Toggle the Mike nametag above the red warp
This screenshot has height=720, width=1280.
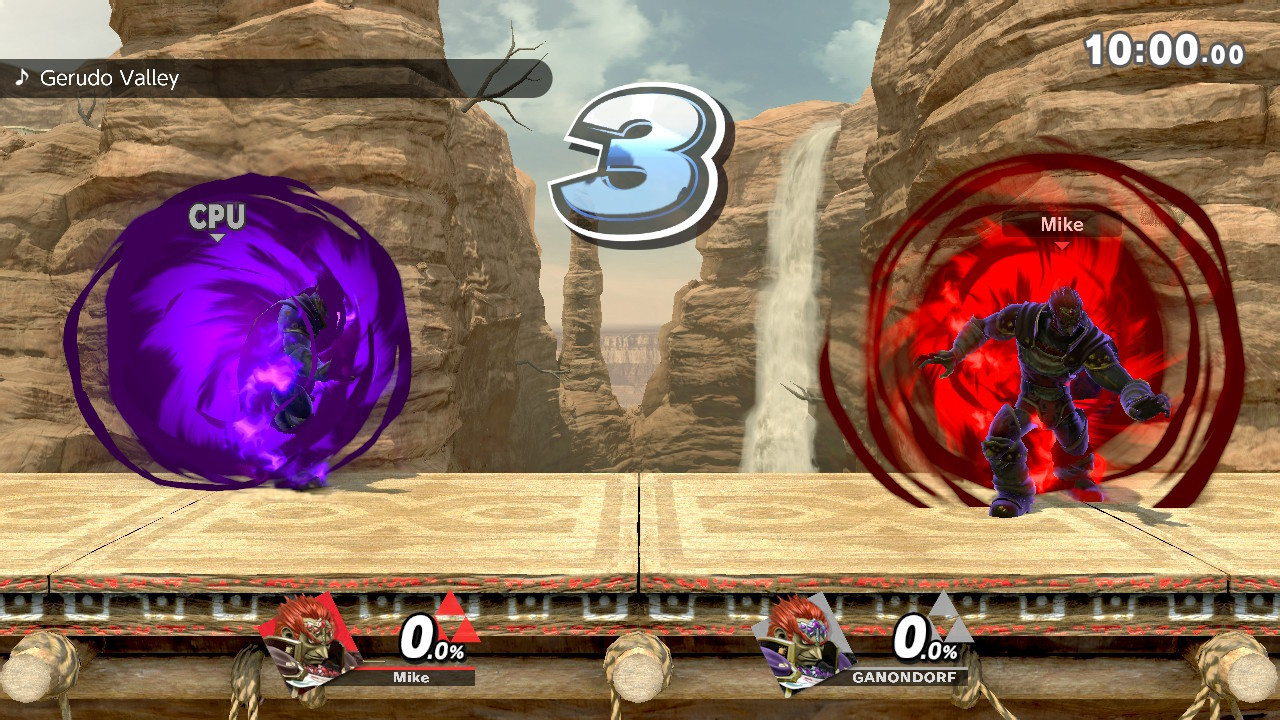(x=1063, y=225)
